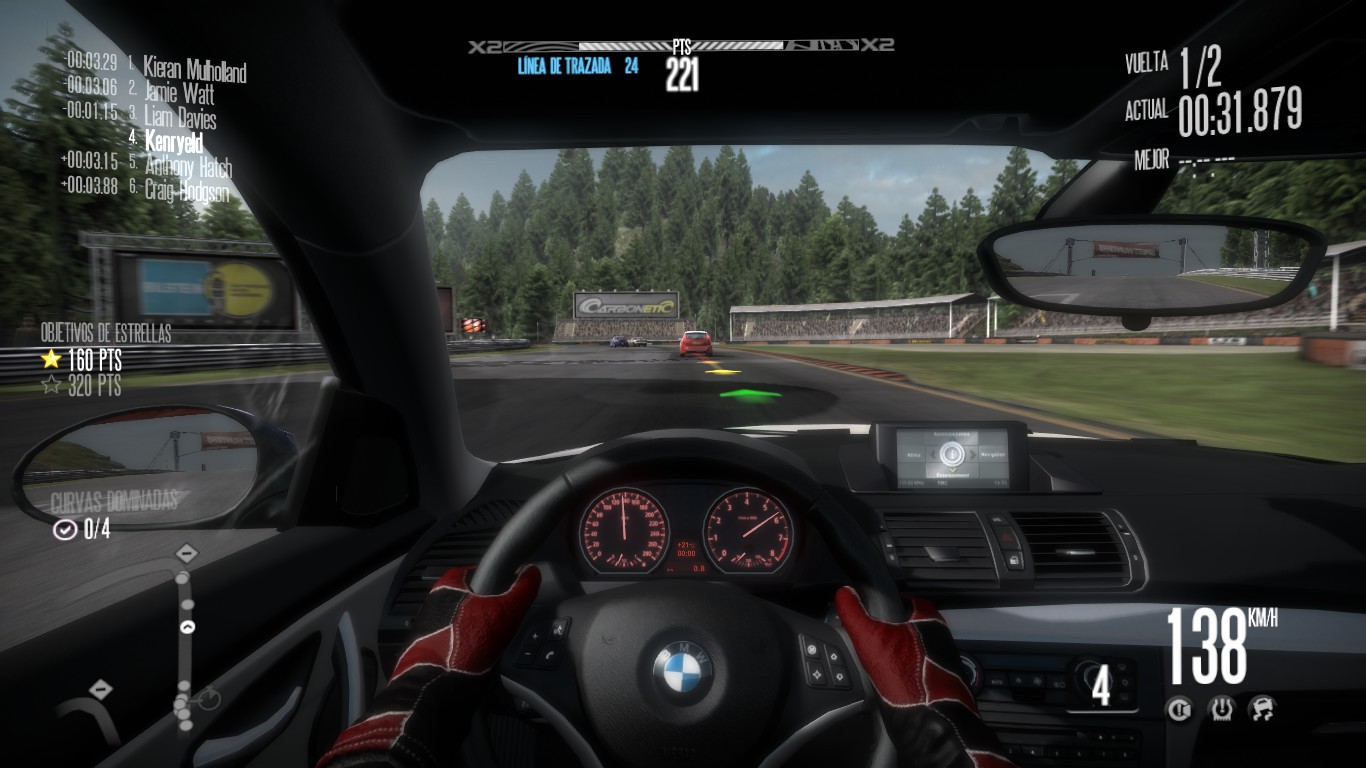Select the Curvas Dominadas checkmark icon
This screenshot has width=1366, height=768.
click(65, 530)
